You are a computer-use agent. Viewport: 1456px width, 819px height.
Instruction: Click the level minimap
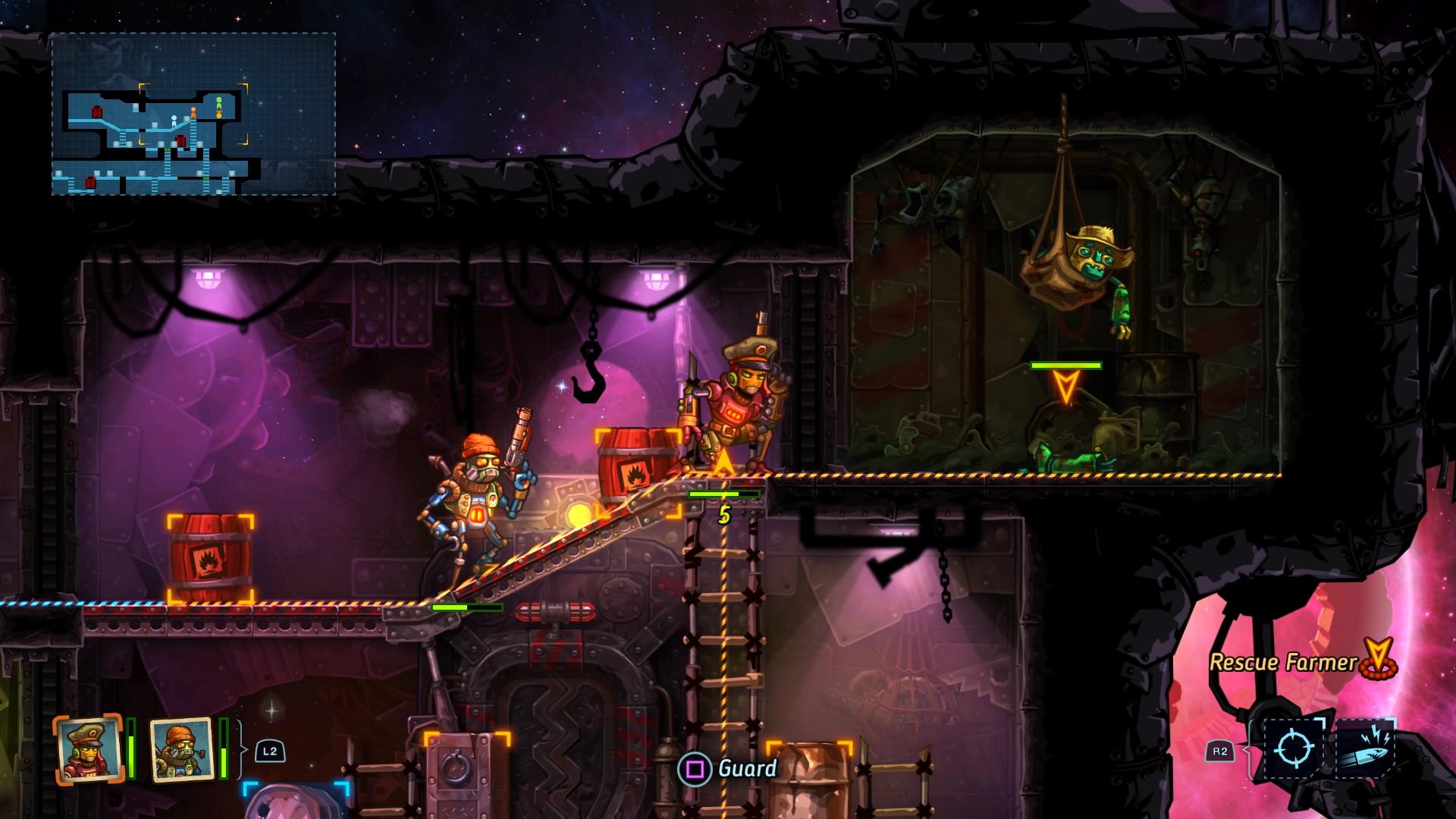(193, 114)
